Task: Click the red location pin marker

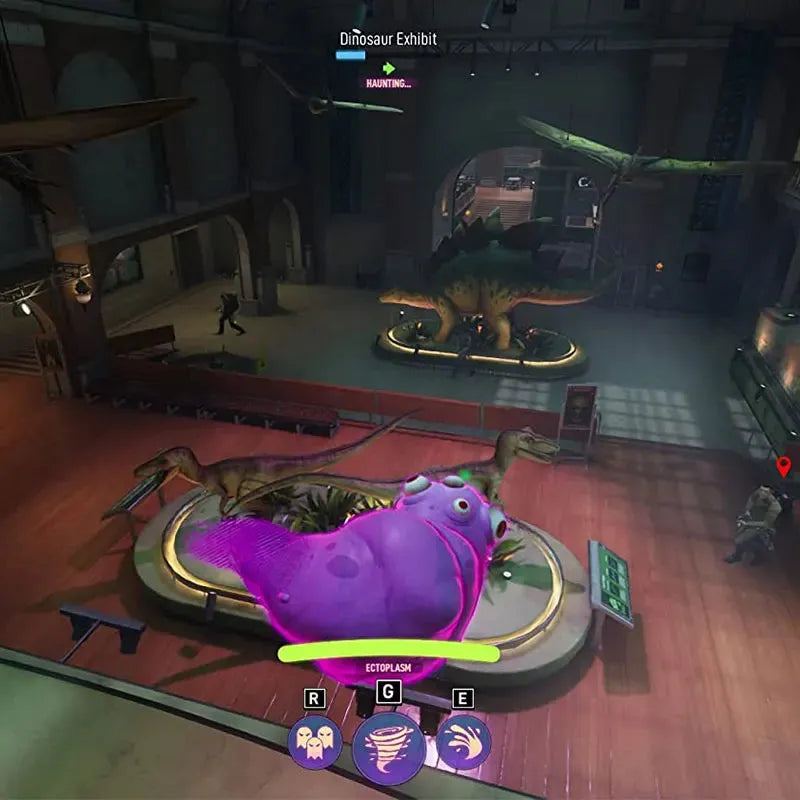Action: coord(784,466)
